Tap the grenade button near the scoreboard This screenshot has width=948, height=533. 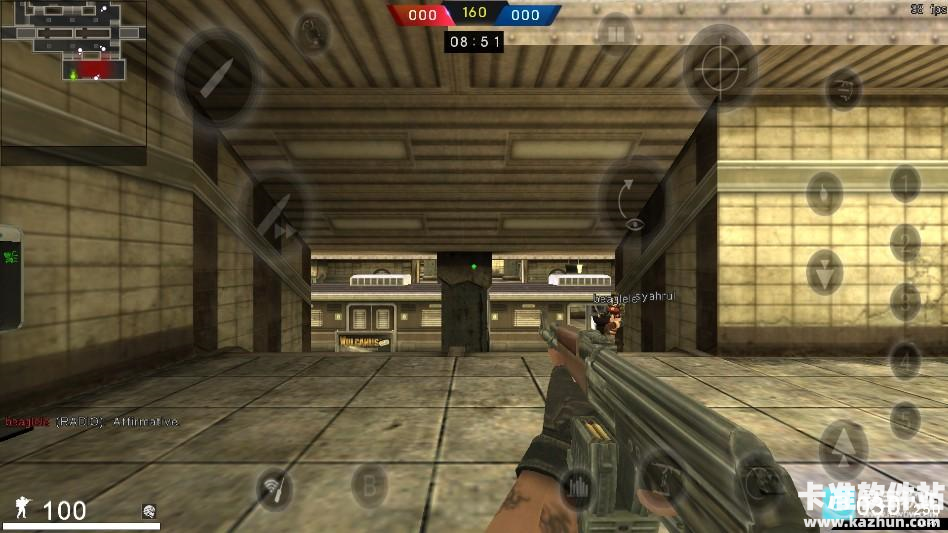tap(313, 33)
